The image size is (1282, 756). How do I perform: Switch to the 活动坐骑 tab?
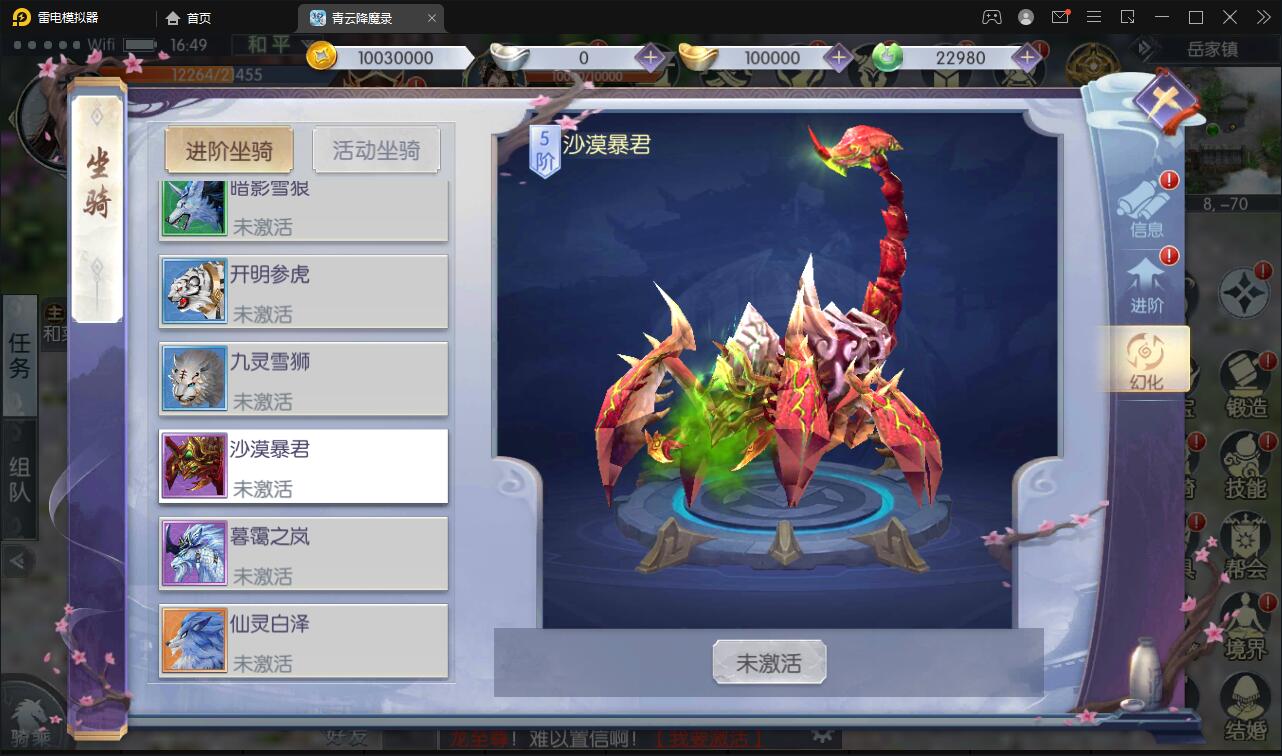click(x=377, y=150)
